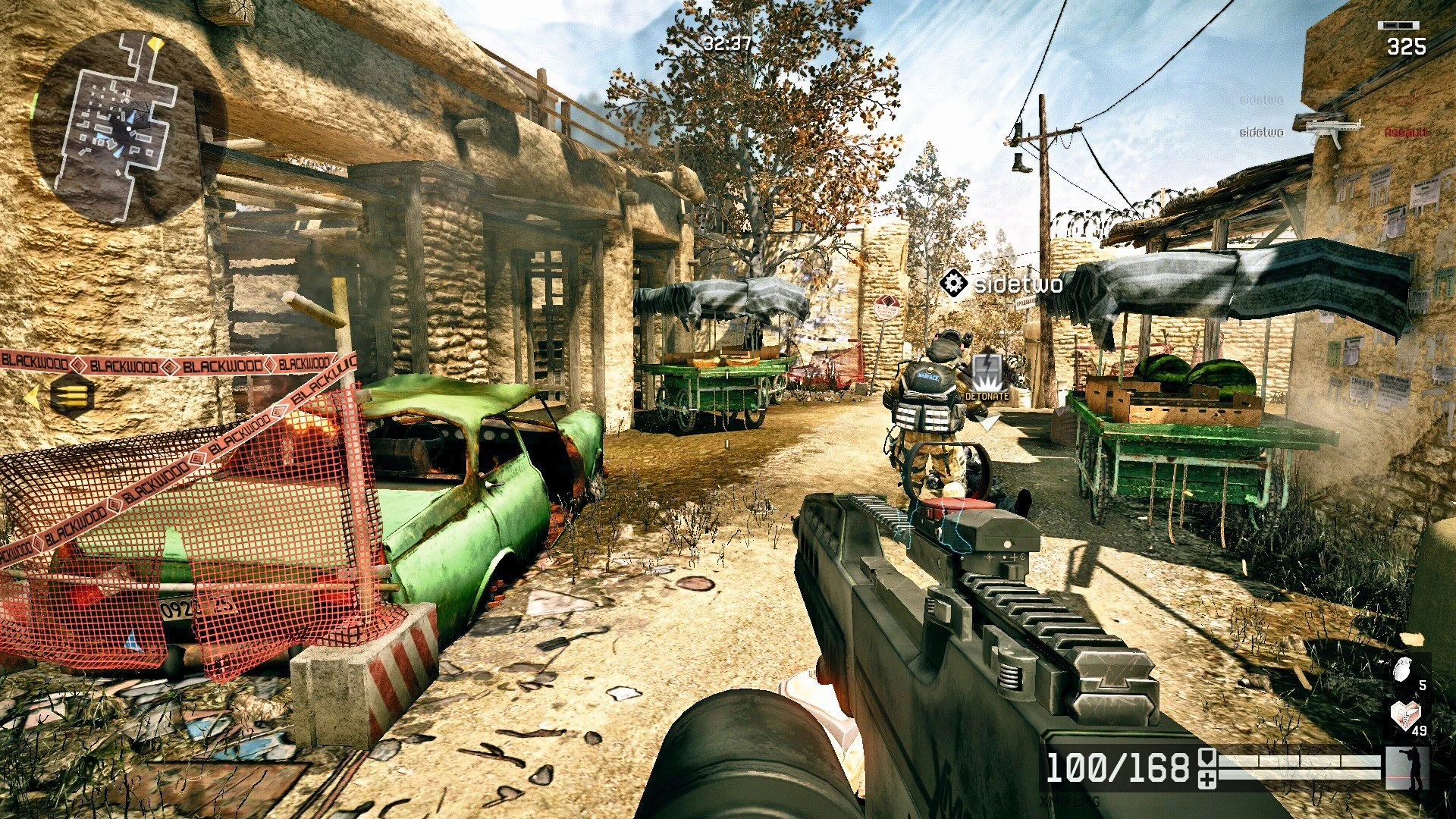Select the grenade icon showing 5
This screenshot has height=819, width=1456.
1402,669
